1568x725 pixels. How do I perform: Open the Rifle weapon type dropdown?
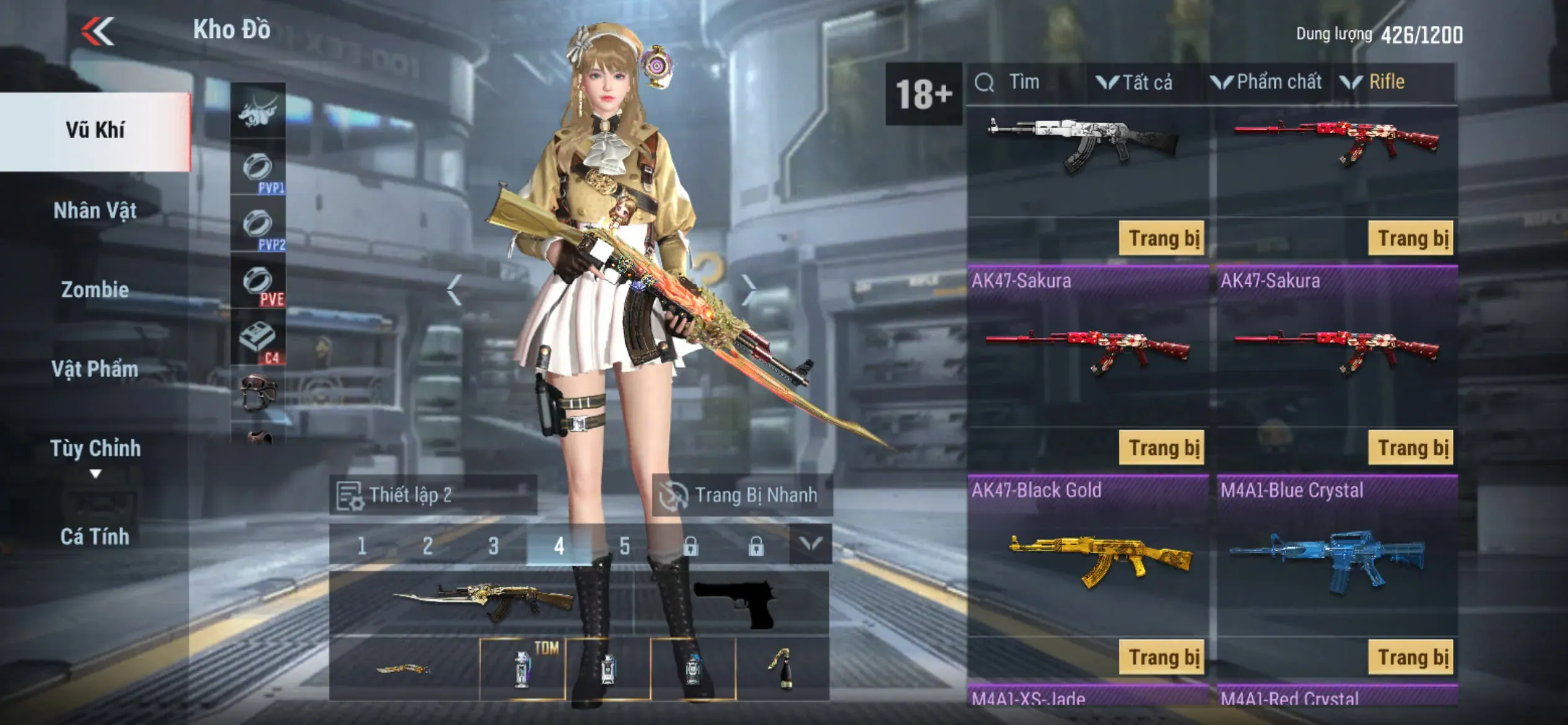pyautogui.click(x=1374, y=82)
